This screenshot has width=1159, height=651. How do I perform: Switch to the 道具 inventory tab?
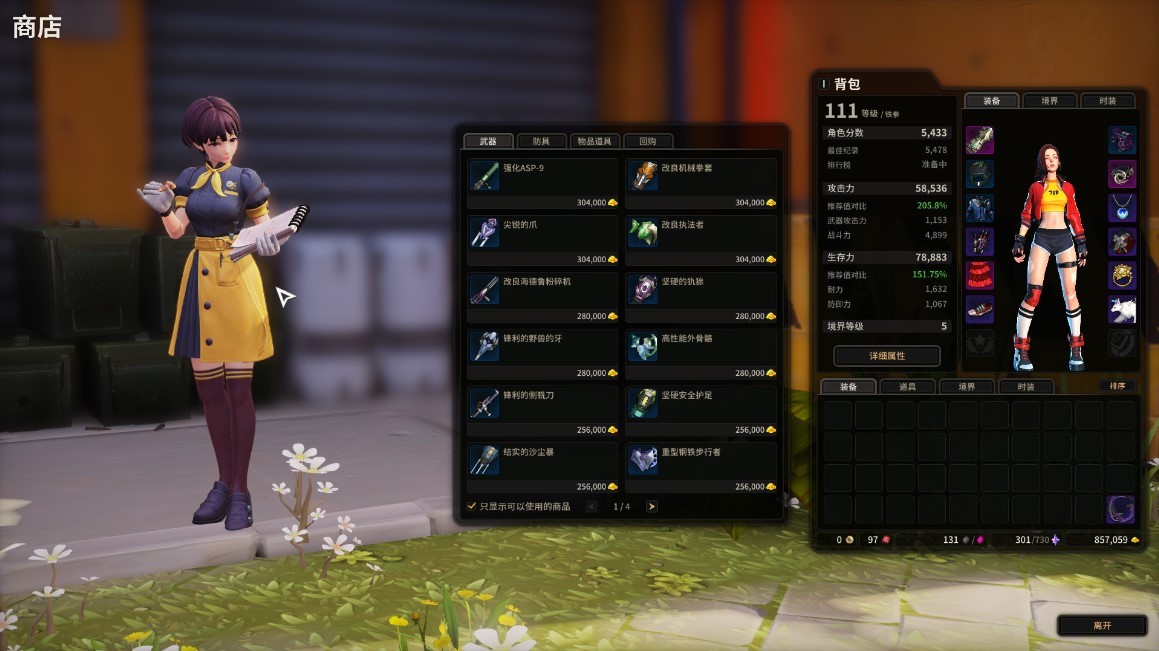[x=906, y=387]
